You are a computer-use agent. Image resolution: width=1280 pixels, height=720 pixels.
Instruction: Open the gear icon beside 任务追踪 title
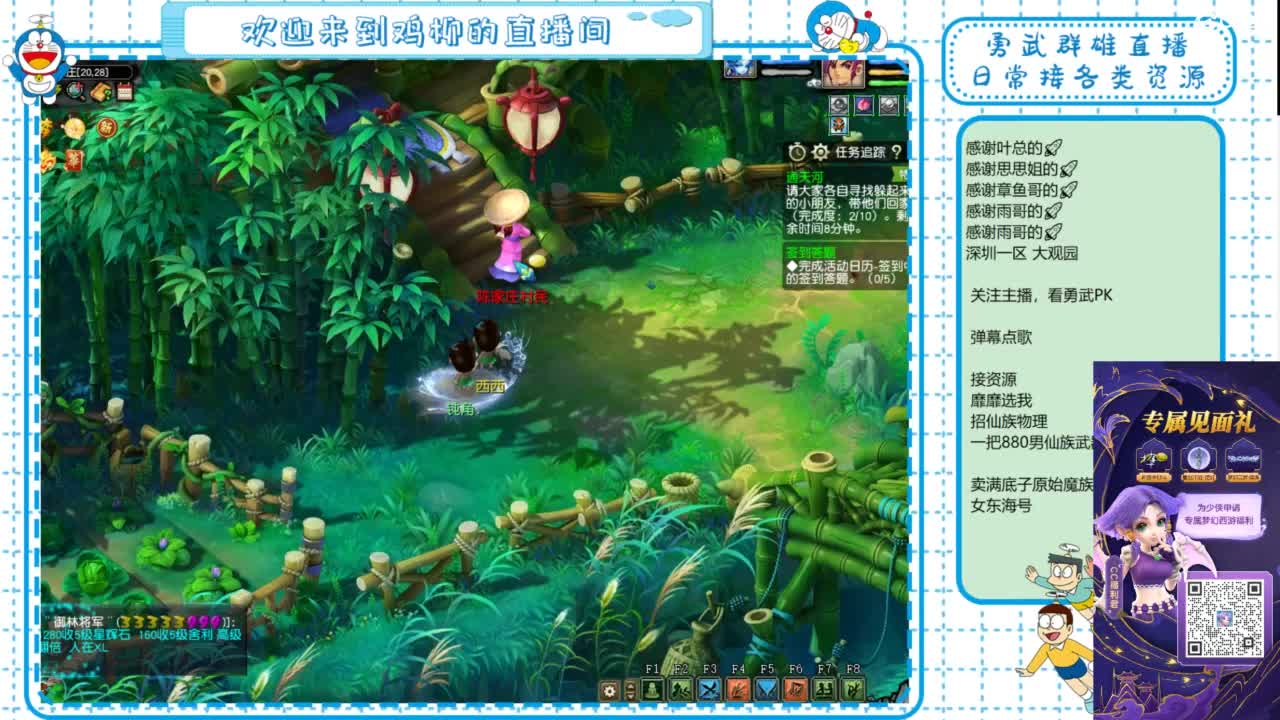(820, 152)
